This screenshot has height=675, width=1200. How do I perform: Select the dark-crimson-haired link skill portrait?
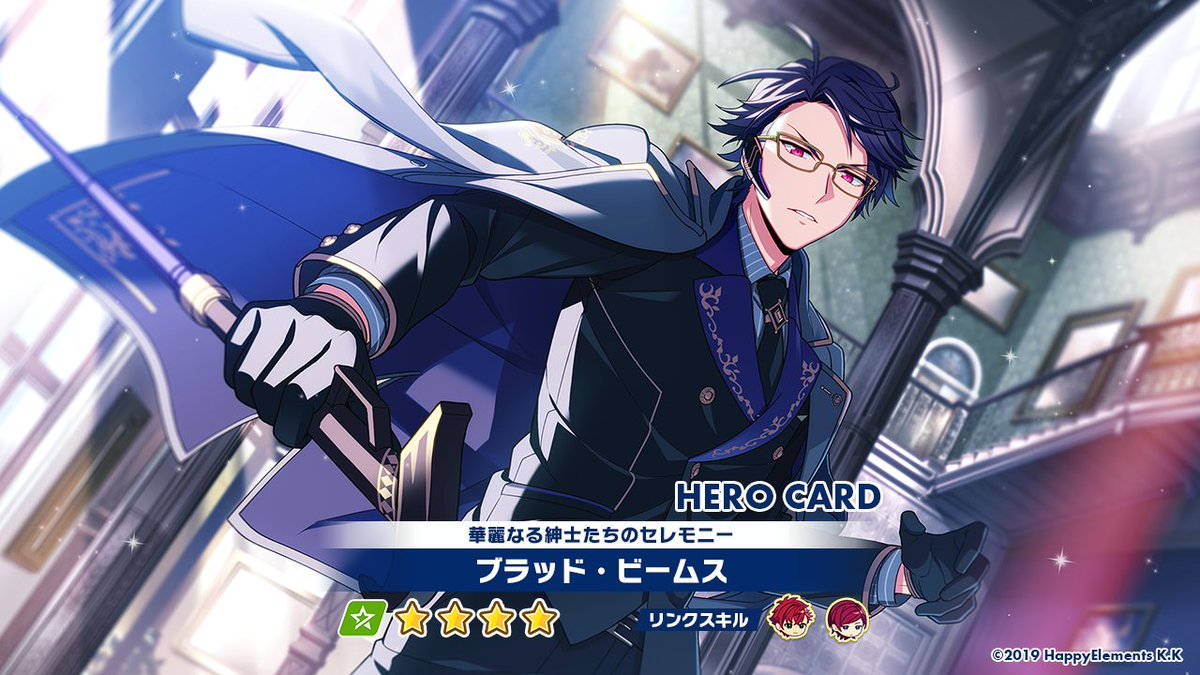pos(847,620)
